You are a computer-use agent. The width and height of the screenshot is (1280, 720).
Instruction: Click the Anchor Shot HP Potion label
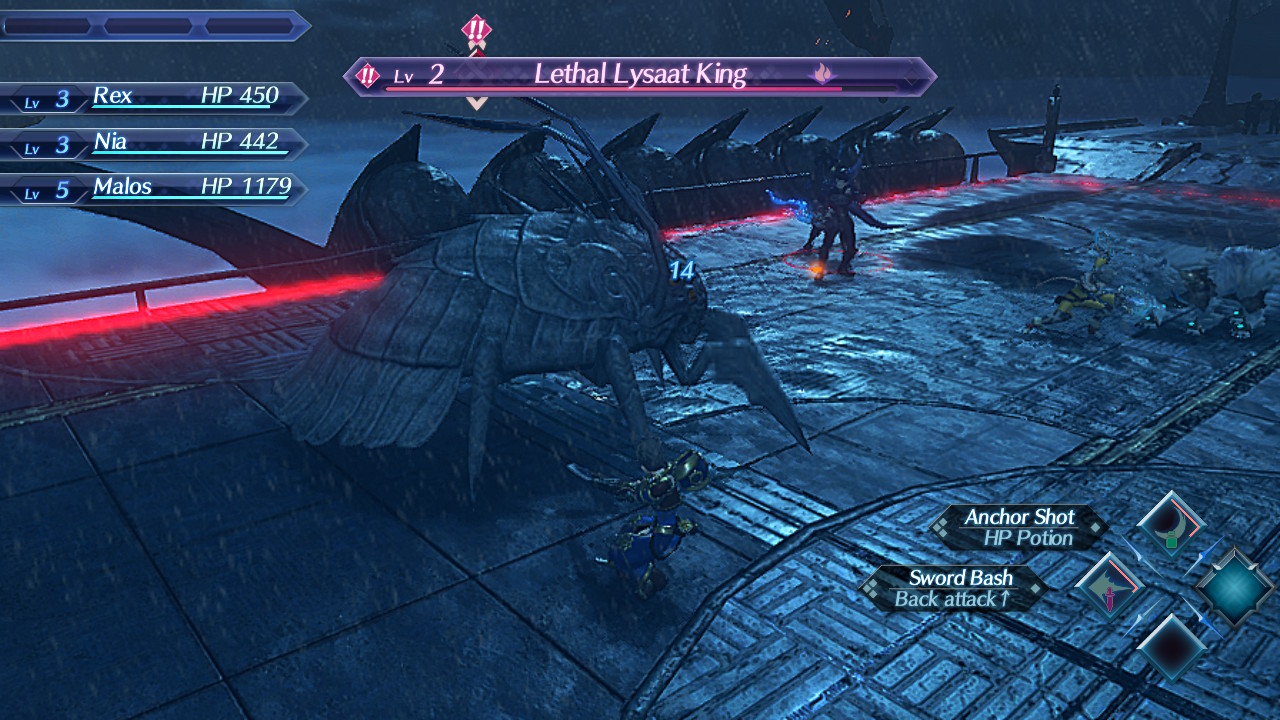(x=1018, y=528)
